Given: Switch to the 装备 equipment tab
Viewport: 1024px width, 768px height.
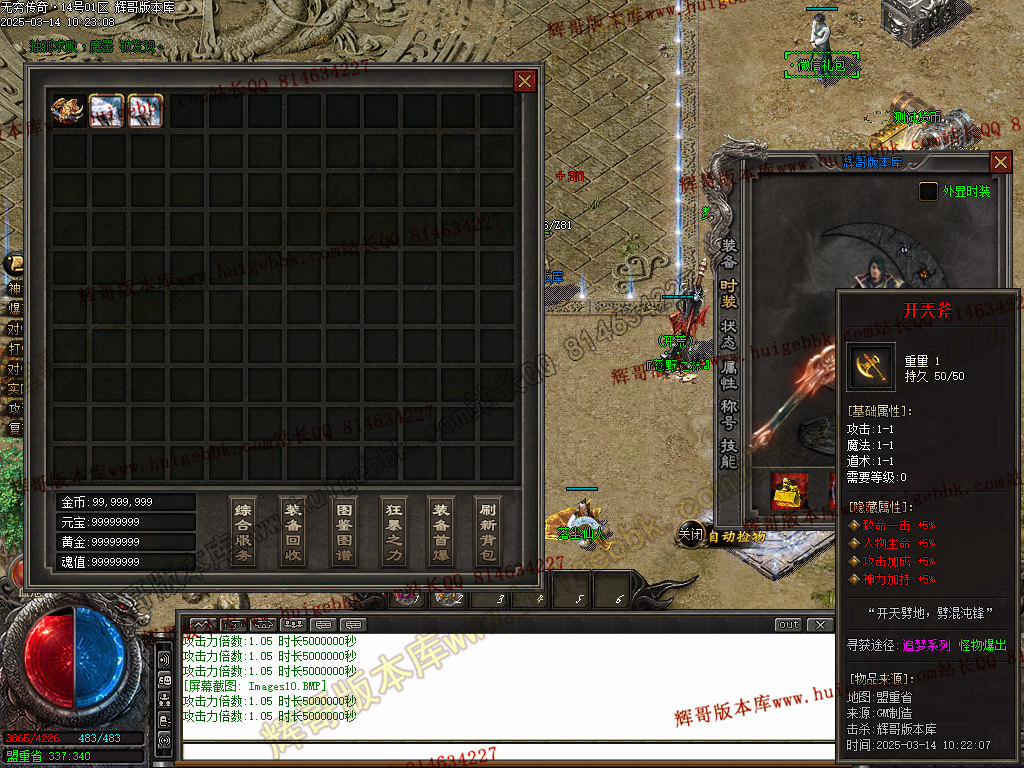Looking at the screenshot, I should (729, 255).
